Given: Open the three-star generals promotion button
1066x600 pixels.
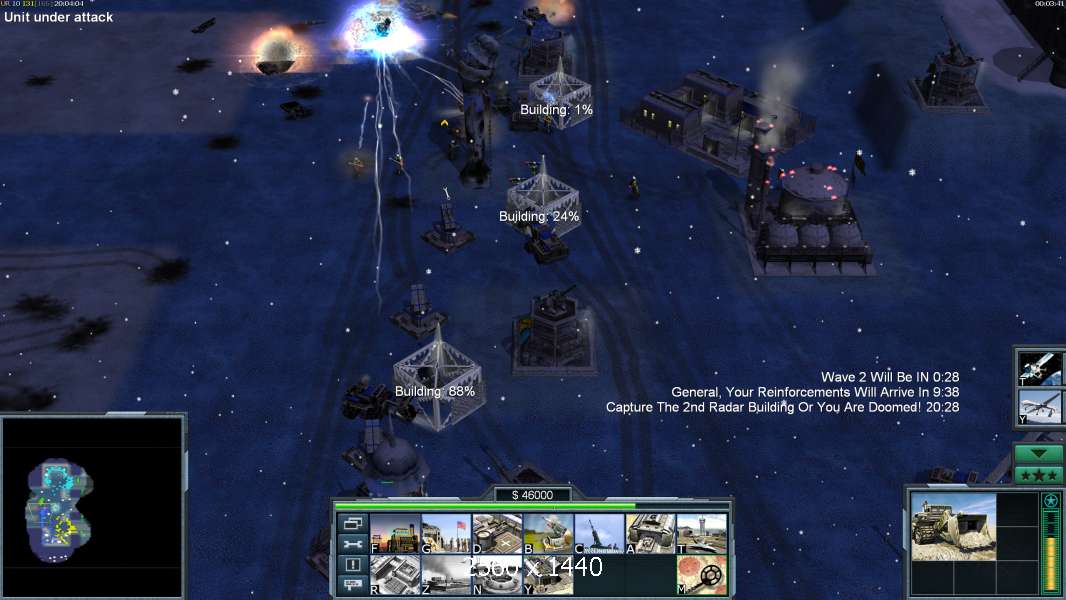Looking at the screenshot, I should click(x=1039, y=474).
